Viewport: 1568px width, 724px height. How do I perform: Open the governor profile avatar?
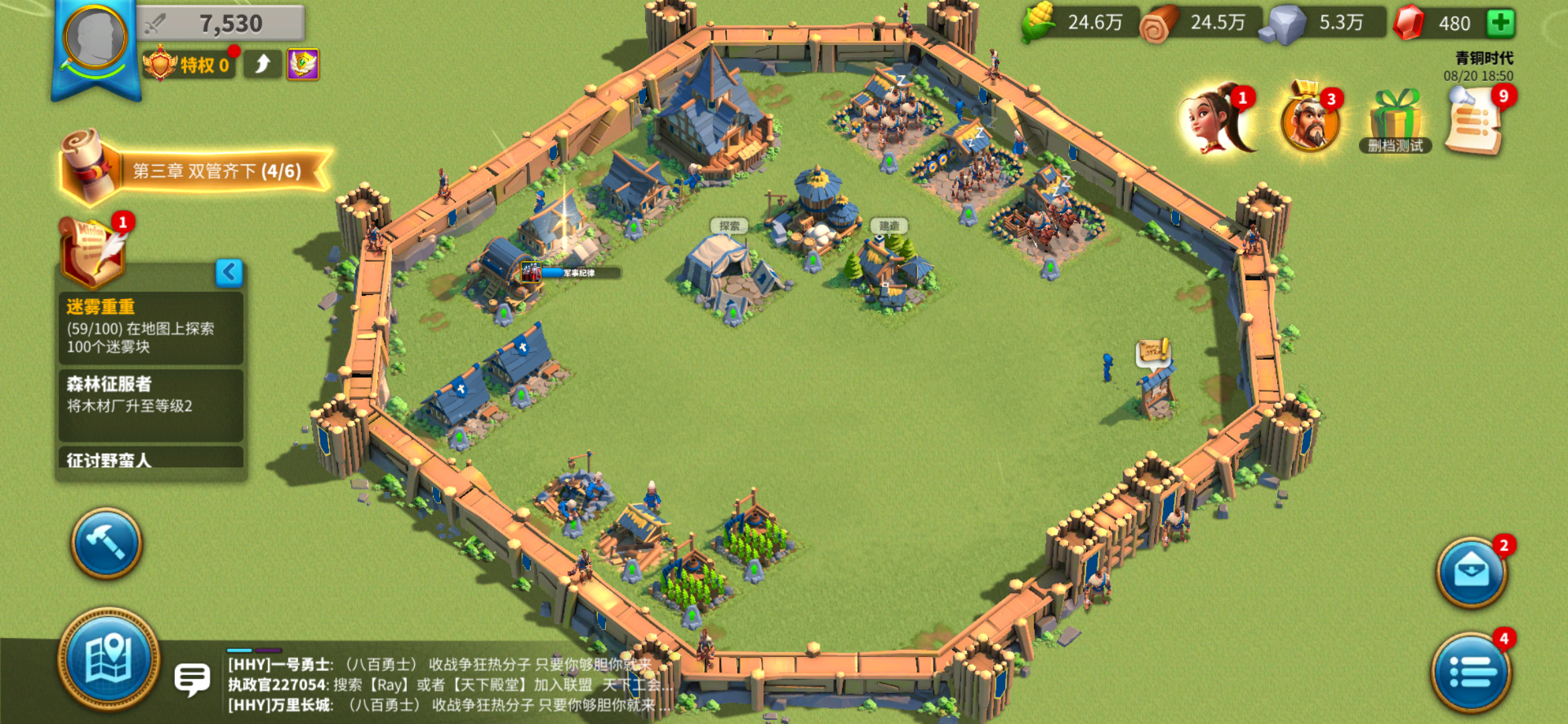[x=94, y=39]
